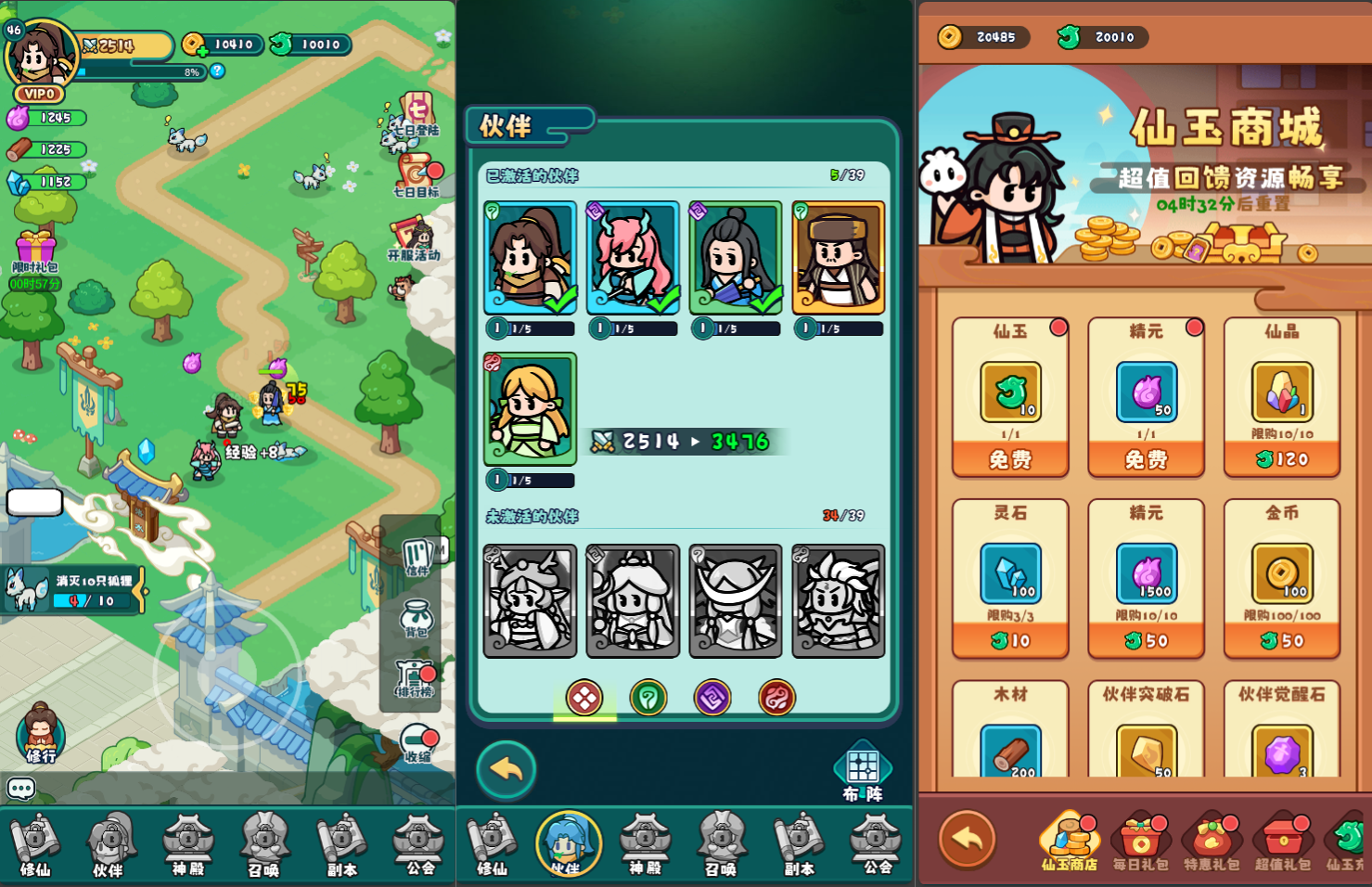Image resolution: width=1372 pixels, height=887 pixels.
Task: Buy 仙晶 for 120 jade
Action: click(1282, 458)
